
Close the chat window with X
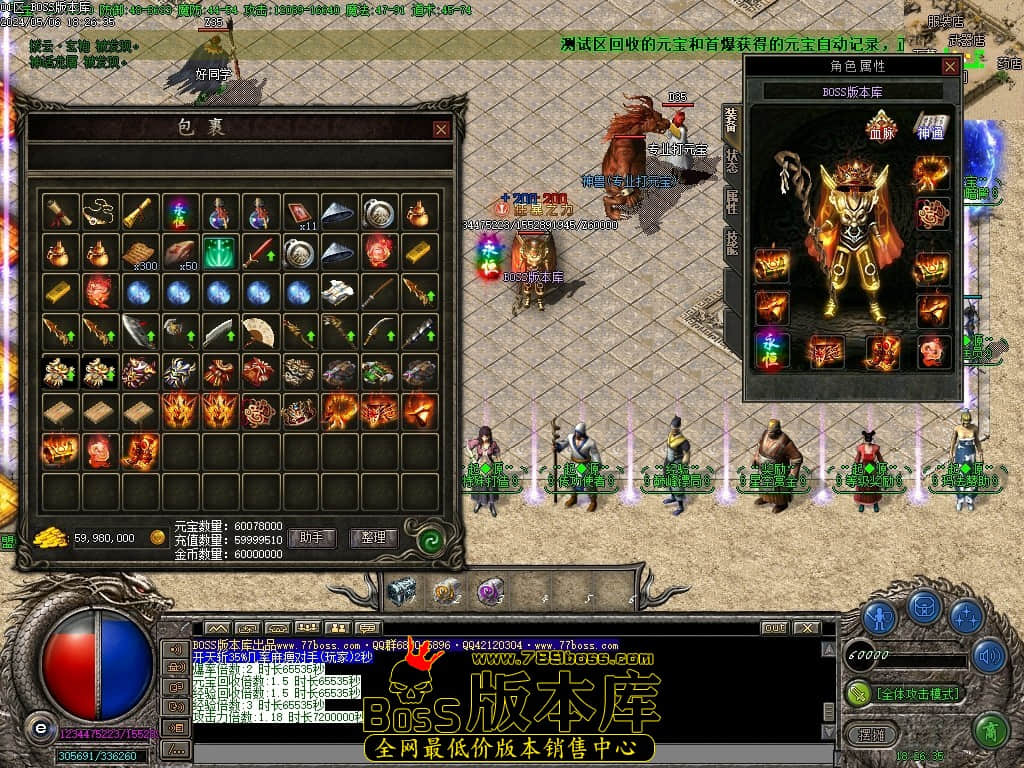click(x=805, y=628)
